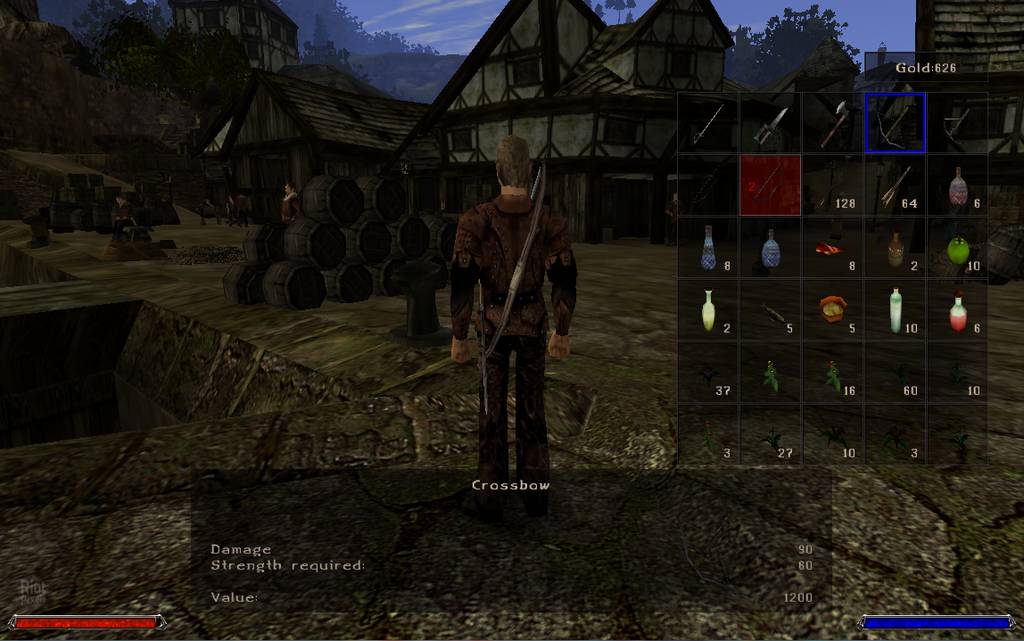Select the brown bottle with count 2
The height and width of the screenshot is (641, 1024).
click(x=895, y=248)
